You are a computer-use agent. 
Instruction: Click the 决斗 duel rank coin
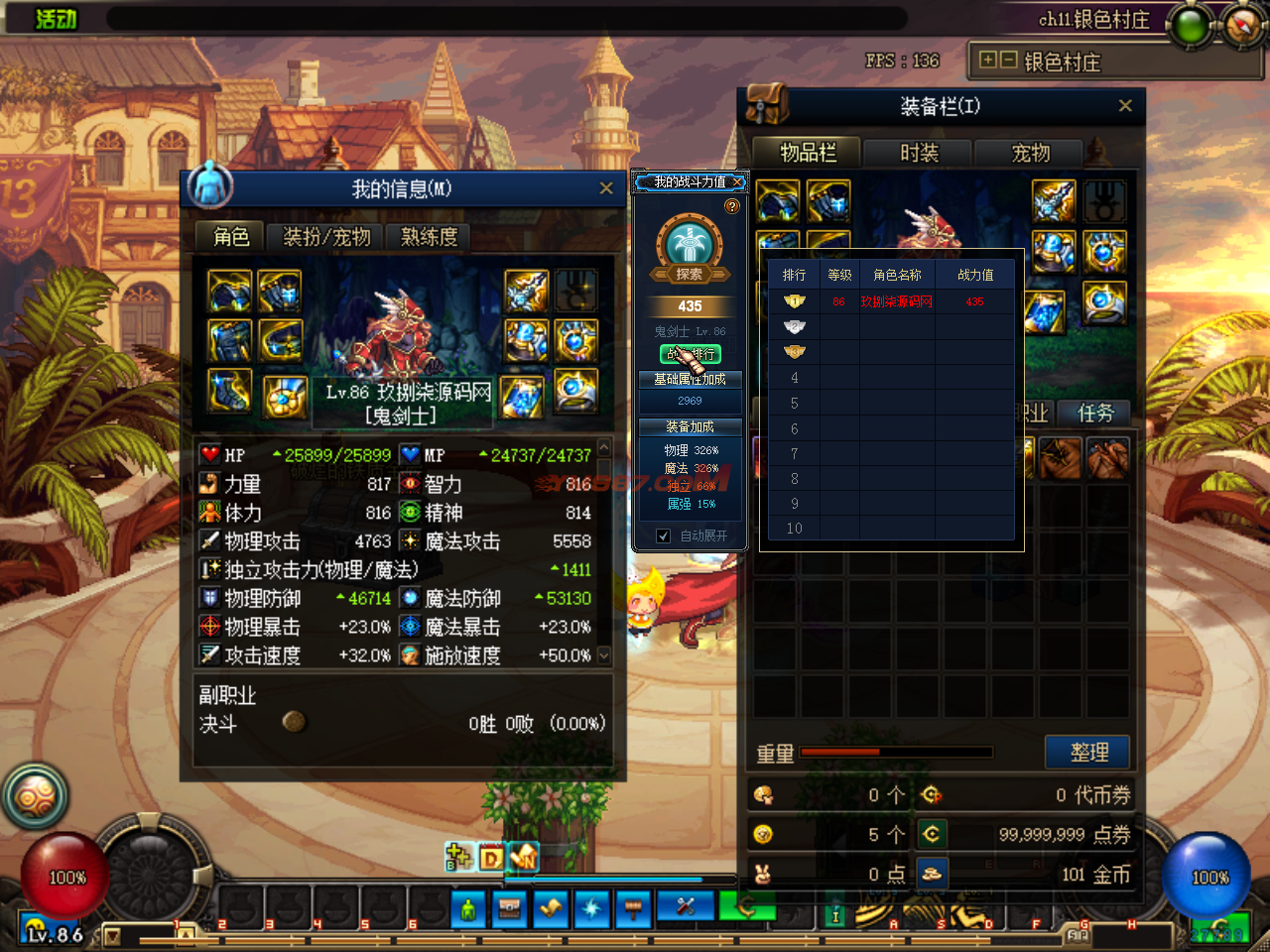click(x=294, y=722)
